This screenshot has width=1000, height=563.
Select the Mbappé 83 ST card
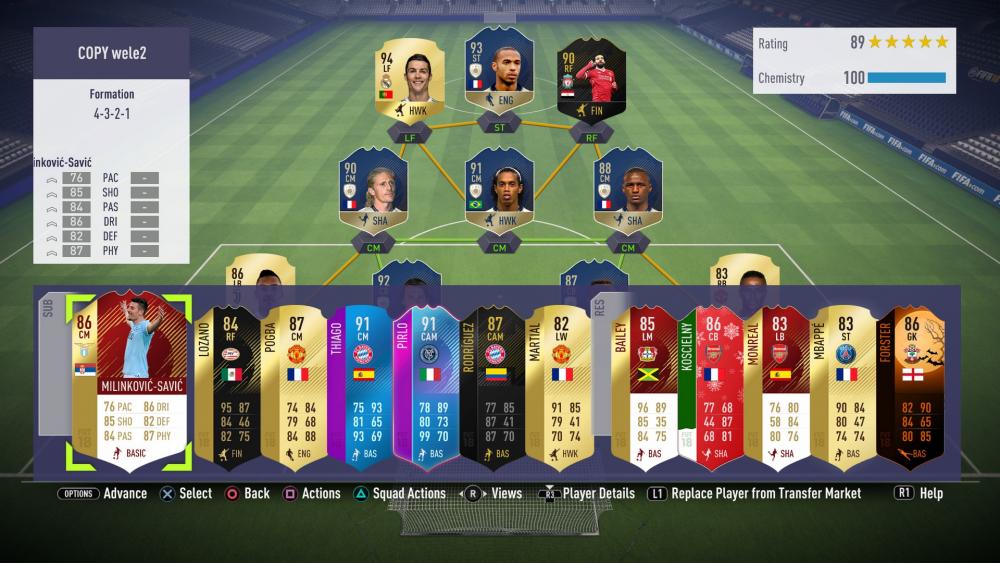coord(845,385)
